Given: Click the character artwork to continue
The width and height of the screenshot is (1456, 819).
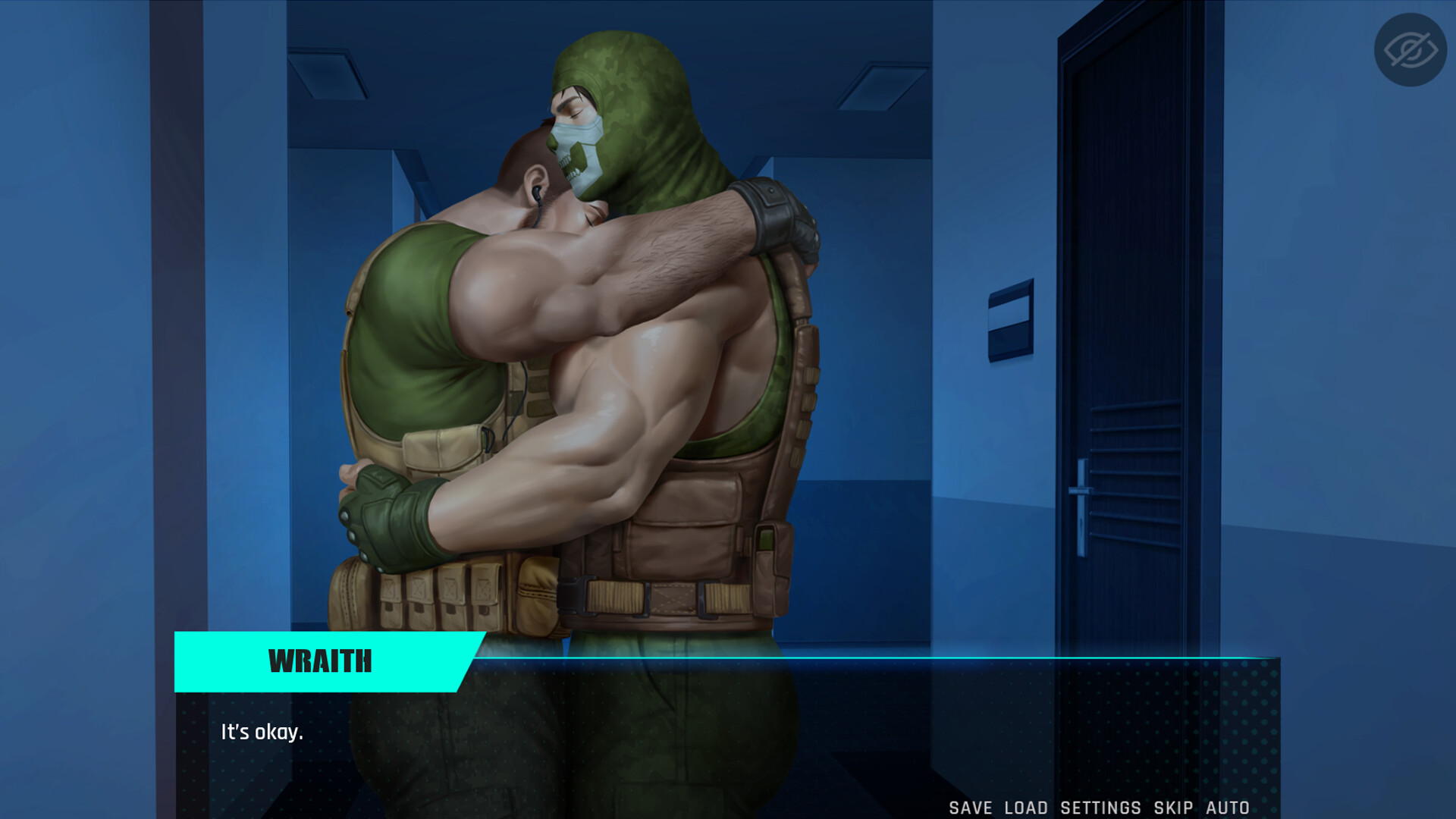Looking at the screenshot, I should point(607,341).
